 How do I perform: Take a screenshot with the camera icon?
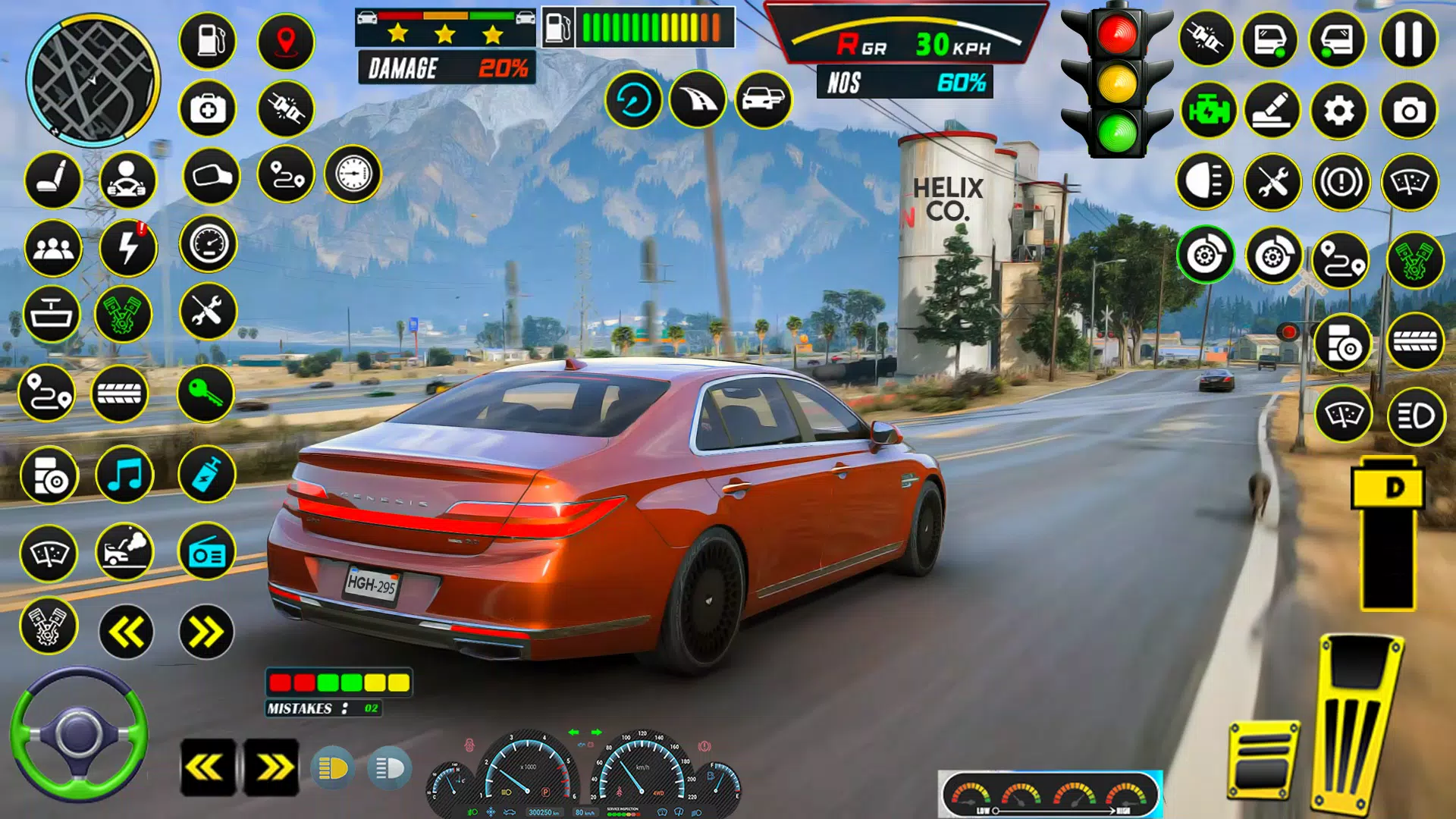pyautogui.click(x=1409, y=111)
